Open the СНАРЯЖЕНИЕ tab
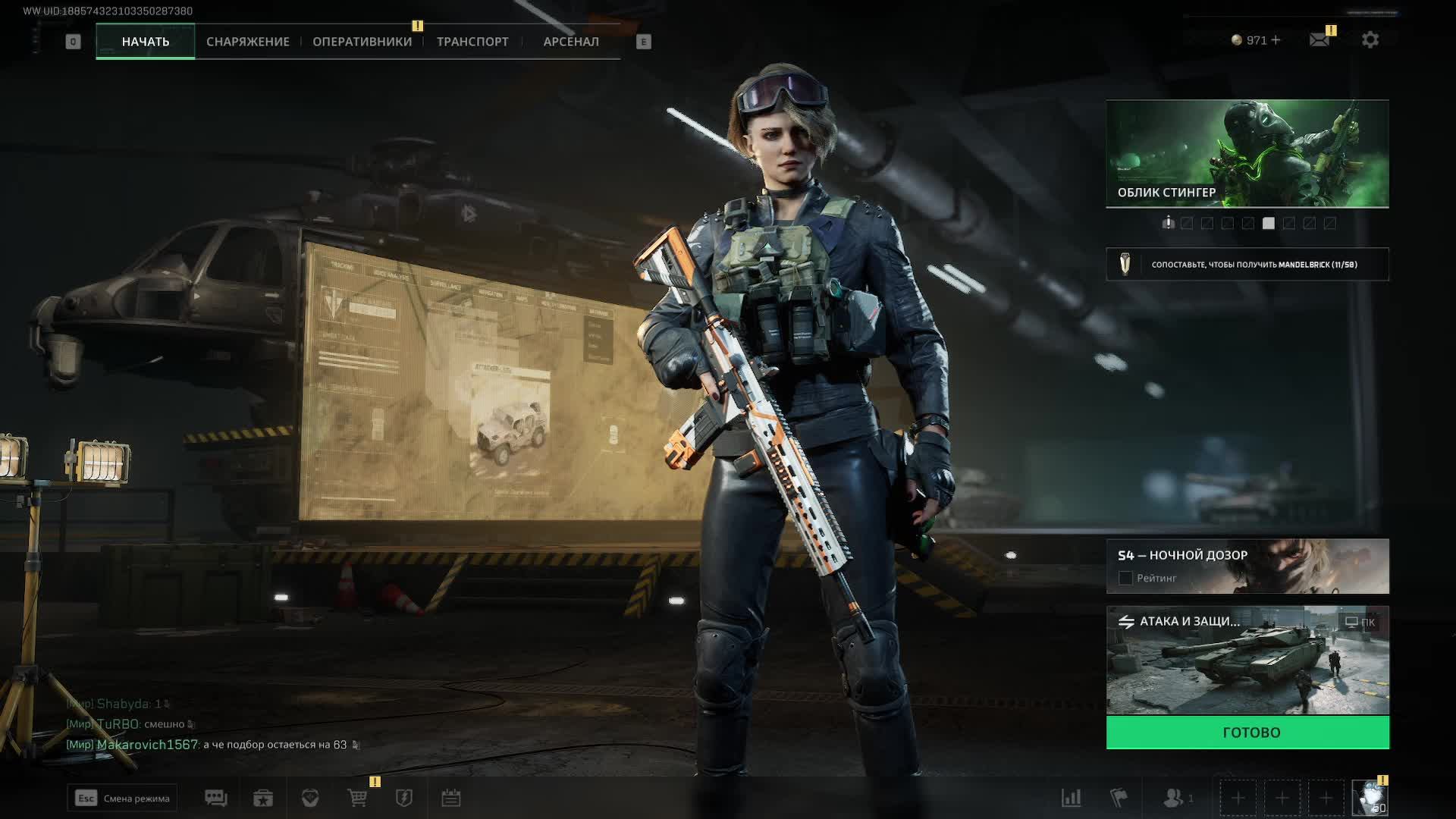The height and width of the screenshot is (819, 1456). 248,42
